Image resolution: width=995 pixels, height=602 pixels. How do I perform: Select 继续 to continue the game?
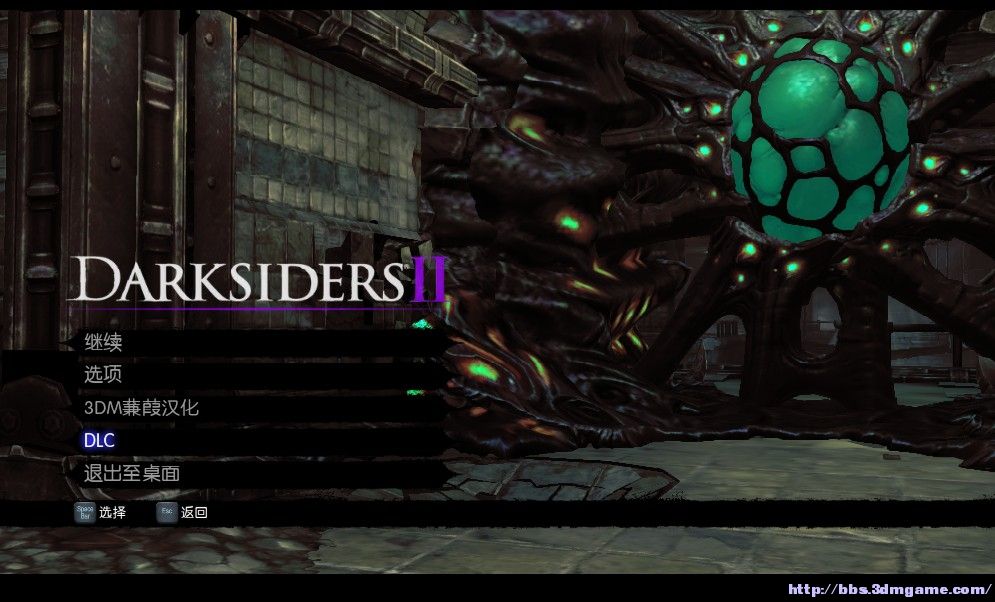pos(103,343)
